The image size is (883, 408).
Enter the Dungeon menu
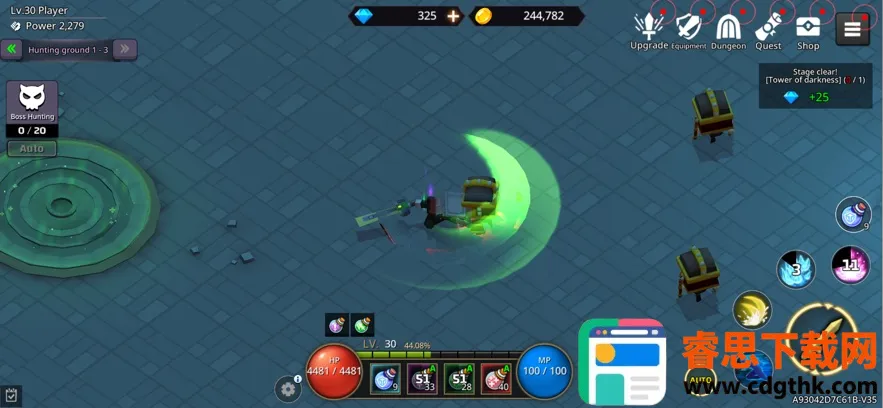(728, 29)
